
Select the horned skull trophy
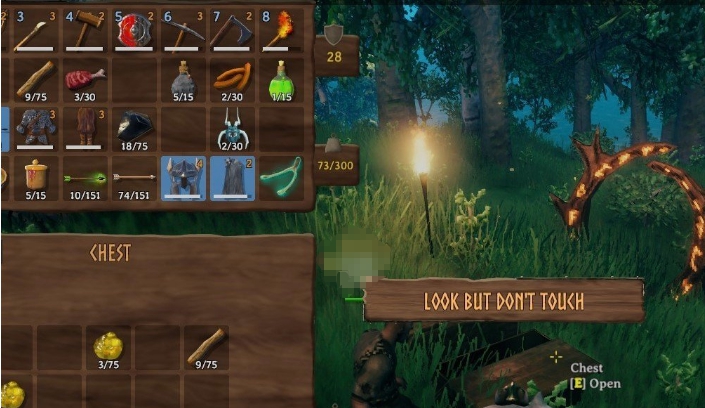[233, 127]
